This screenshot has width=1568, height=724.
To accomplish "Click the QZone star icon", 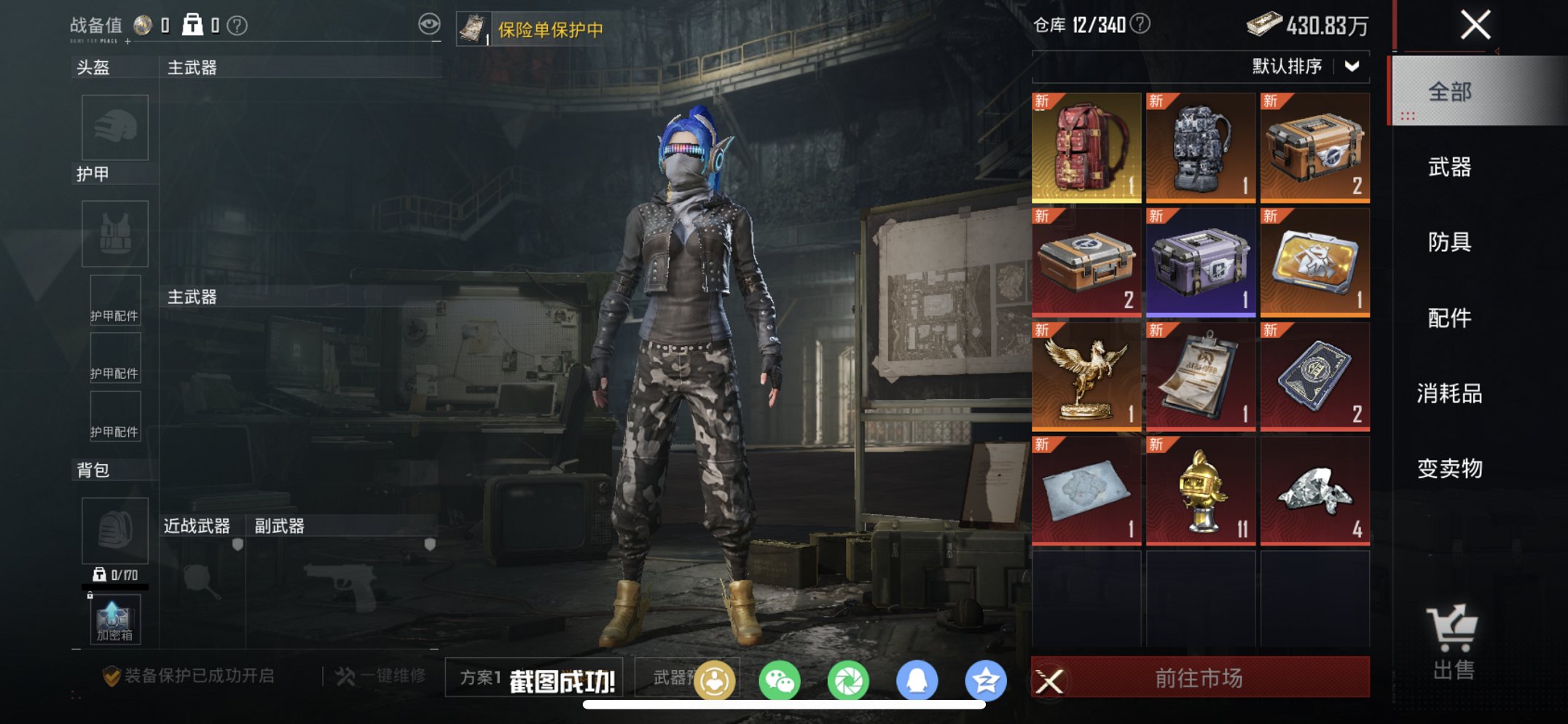I will pos(986,678).
